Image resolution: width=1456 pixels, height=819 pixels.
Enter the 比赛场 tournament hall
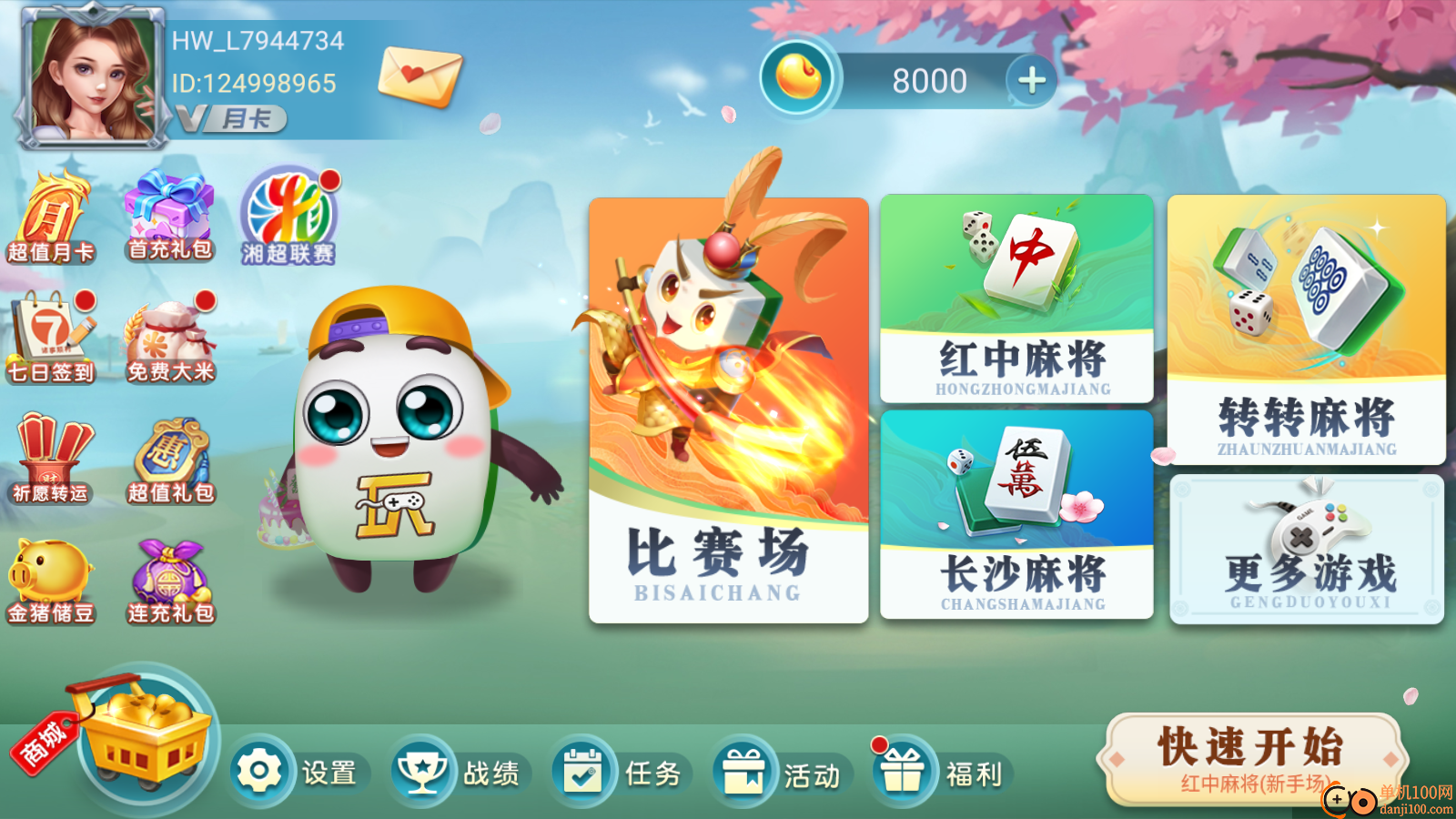point(730,409)
